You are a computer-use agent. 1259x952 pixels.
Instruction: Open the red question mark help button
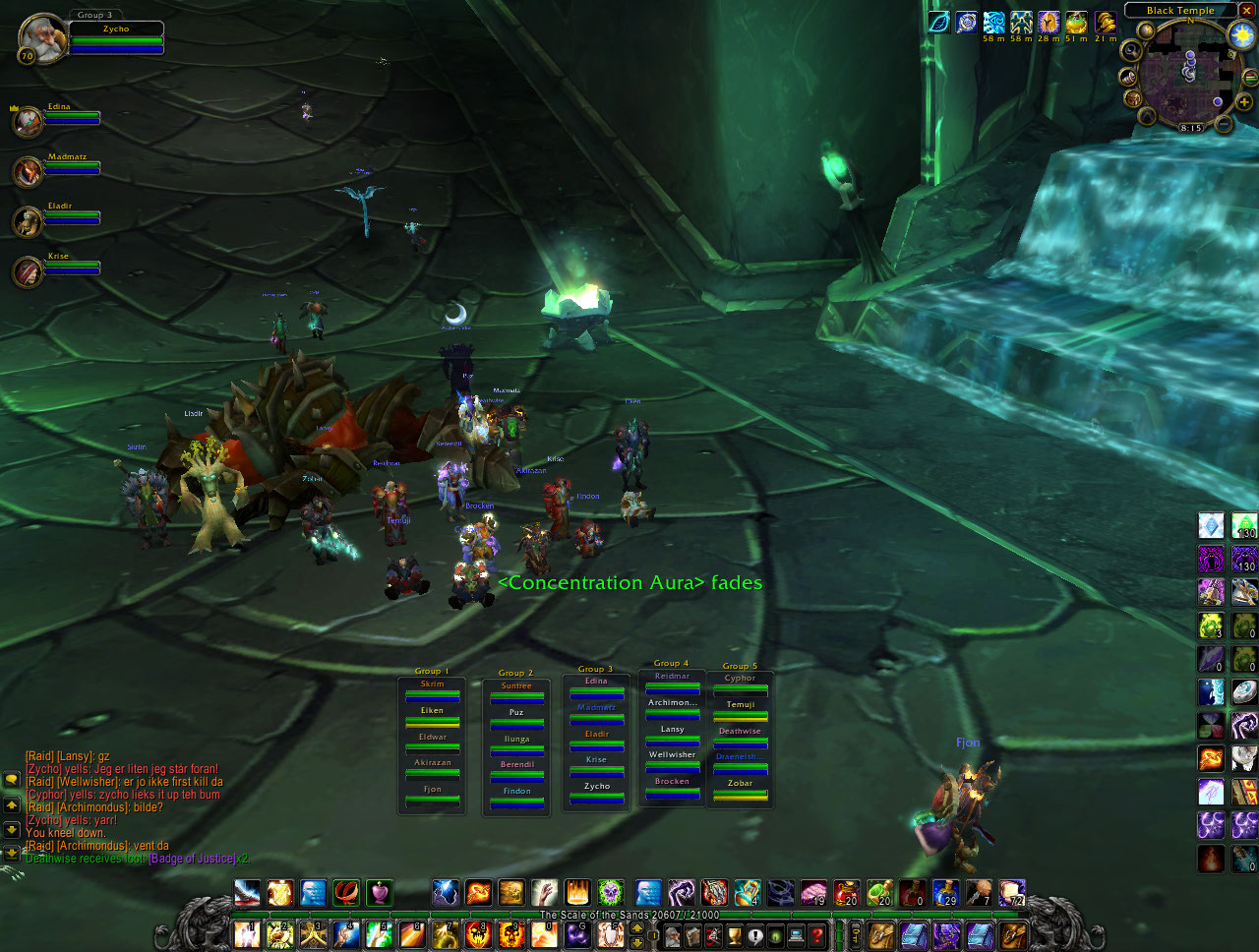(817, 935)
